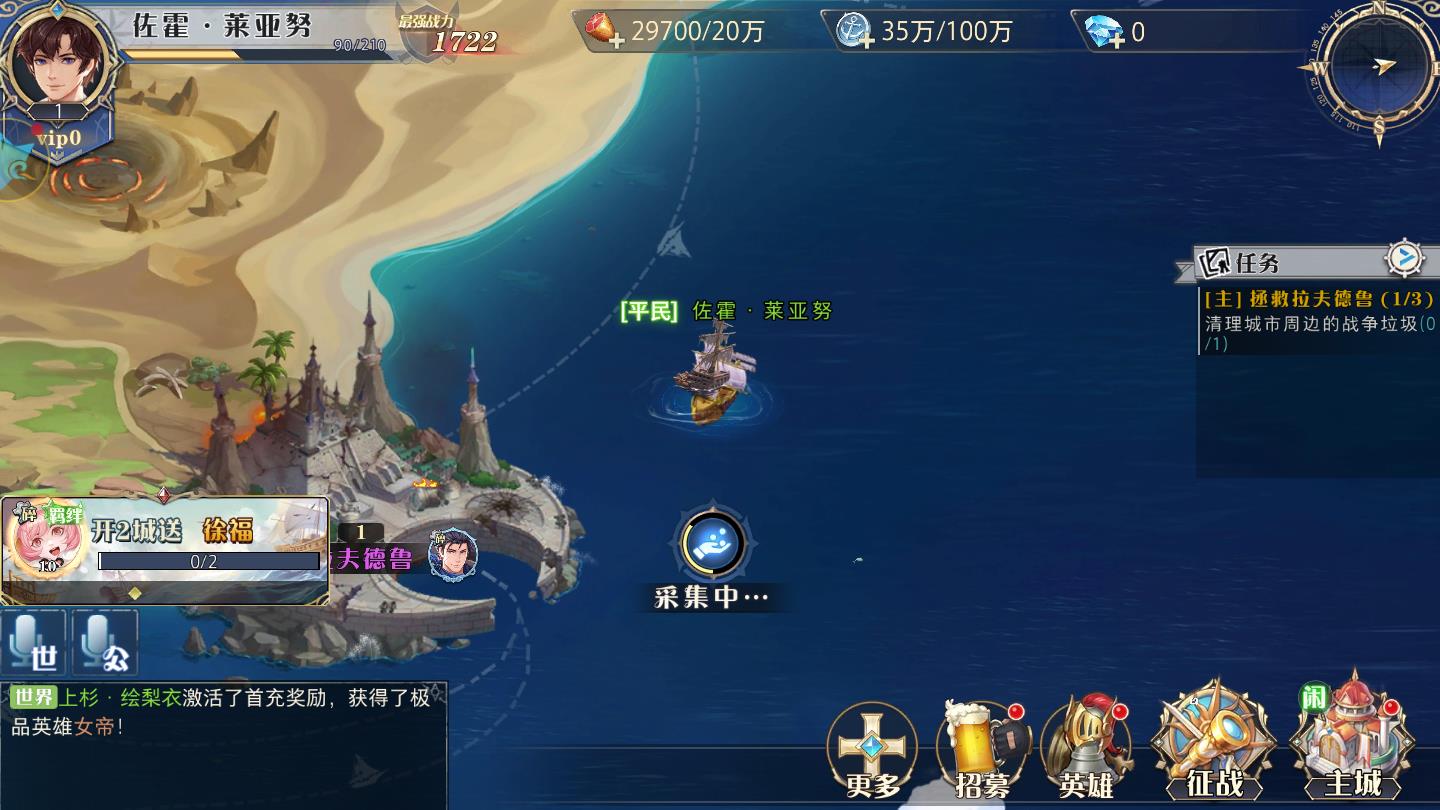Open the compass minimap

pyautogui.click(x=1377, y=68)
